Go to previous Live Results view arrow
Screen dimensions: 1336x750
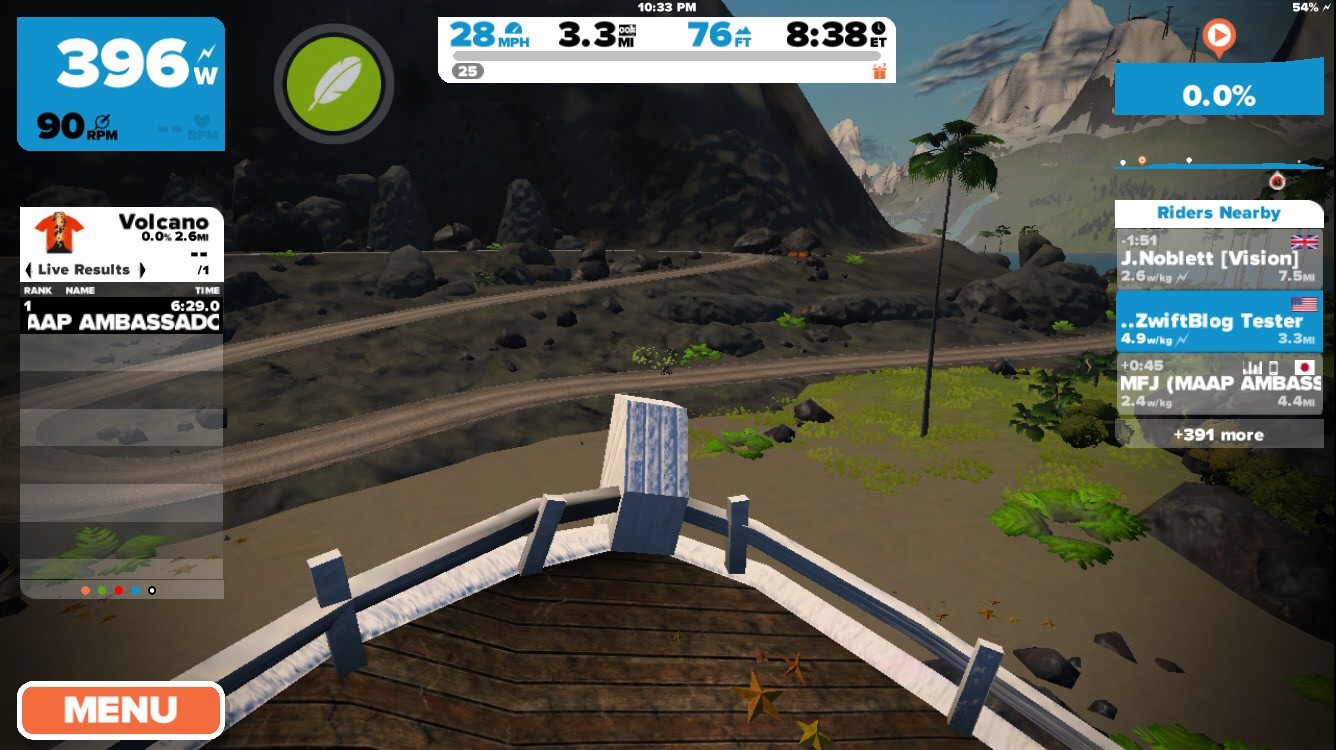click(29, 270)
